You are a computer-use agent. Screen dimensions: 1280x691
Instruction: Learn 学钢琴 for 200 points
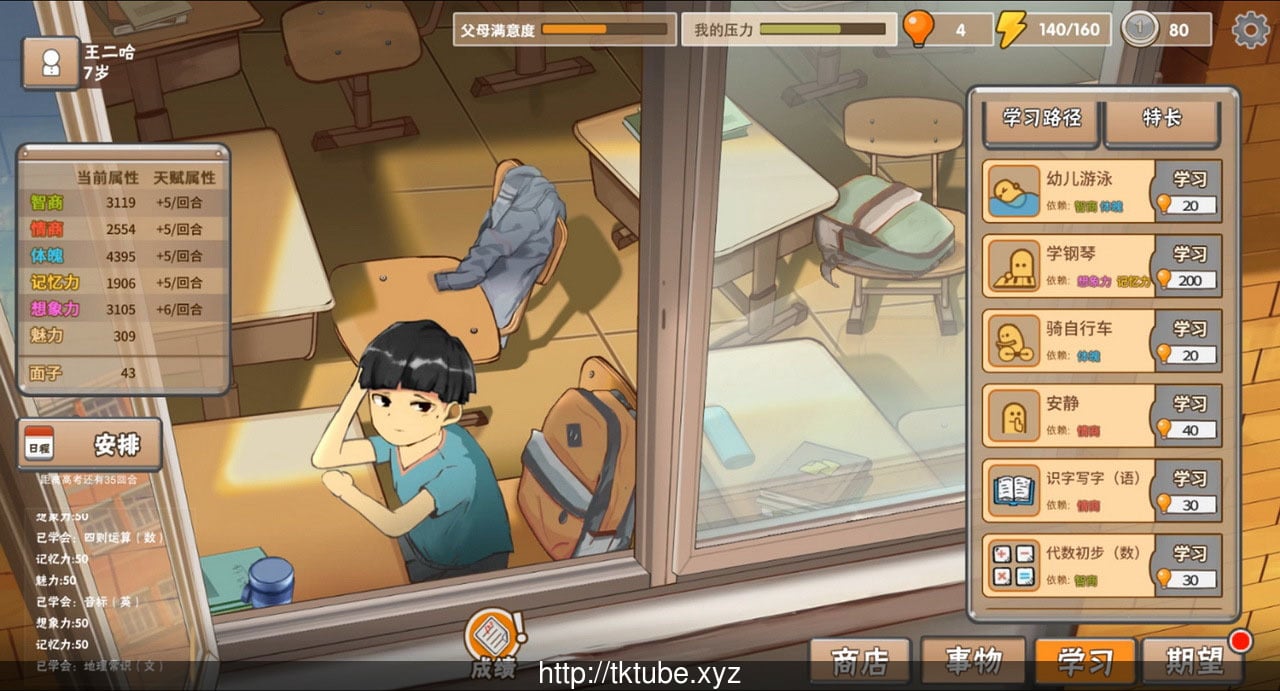[x=1189, y=266]
